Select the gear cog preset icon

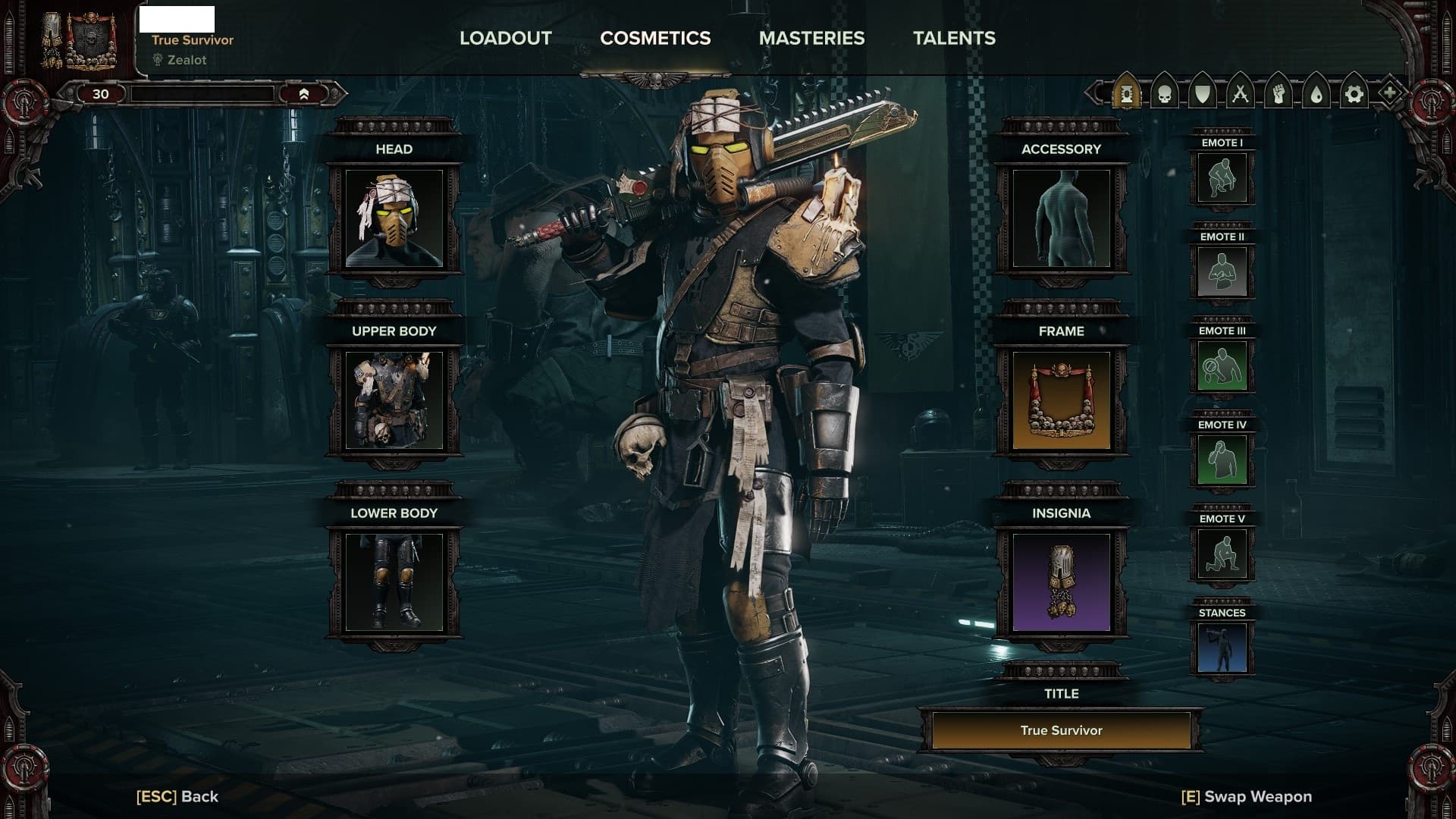tap(1354, 94)
